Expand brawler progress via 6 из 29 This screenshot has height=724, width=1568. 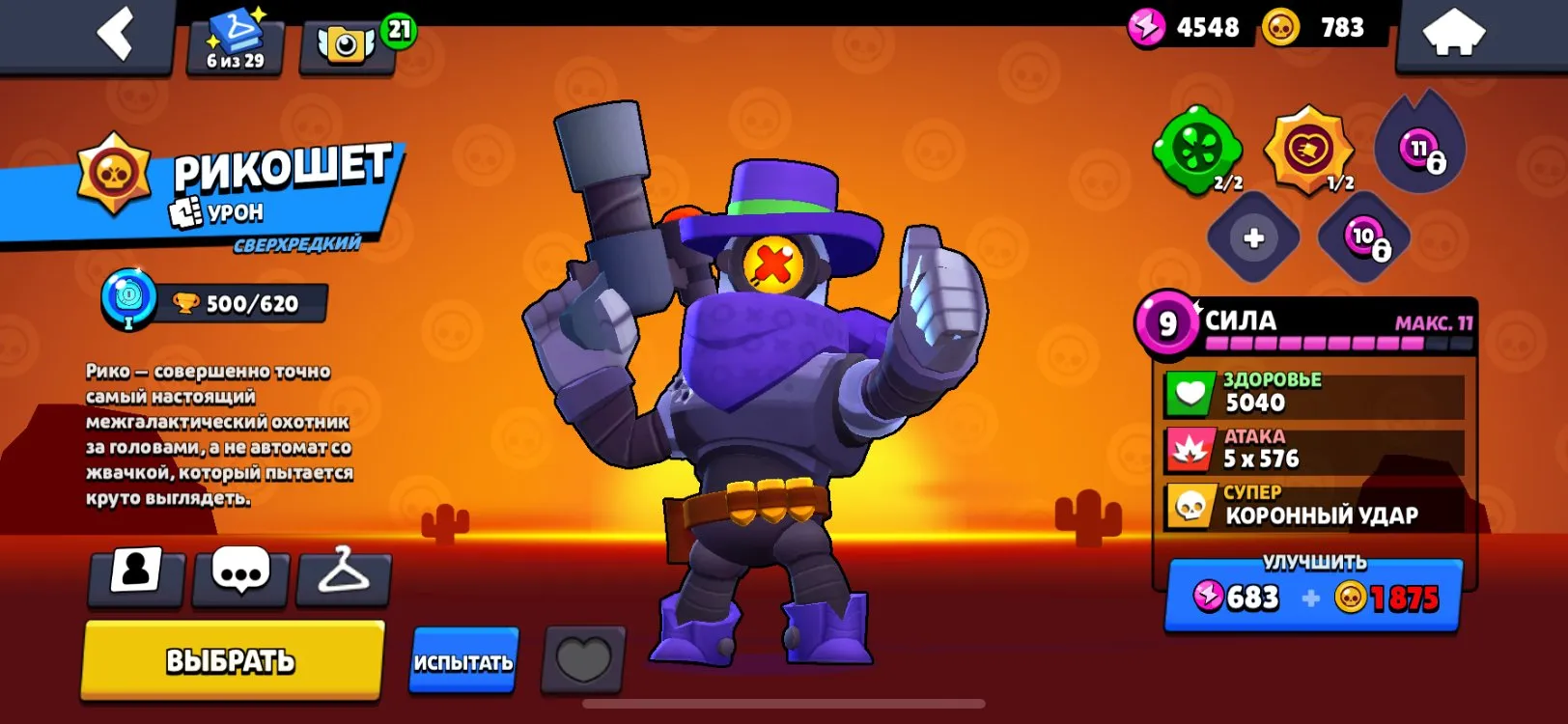coord(233,41)
